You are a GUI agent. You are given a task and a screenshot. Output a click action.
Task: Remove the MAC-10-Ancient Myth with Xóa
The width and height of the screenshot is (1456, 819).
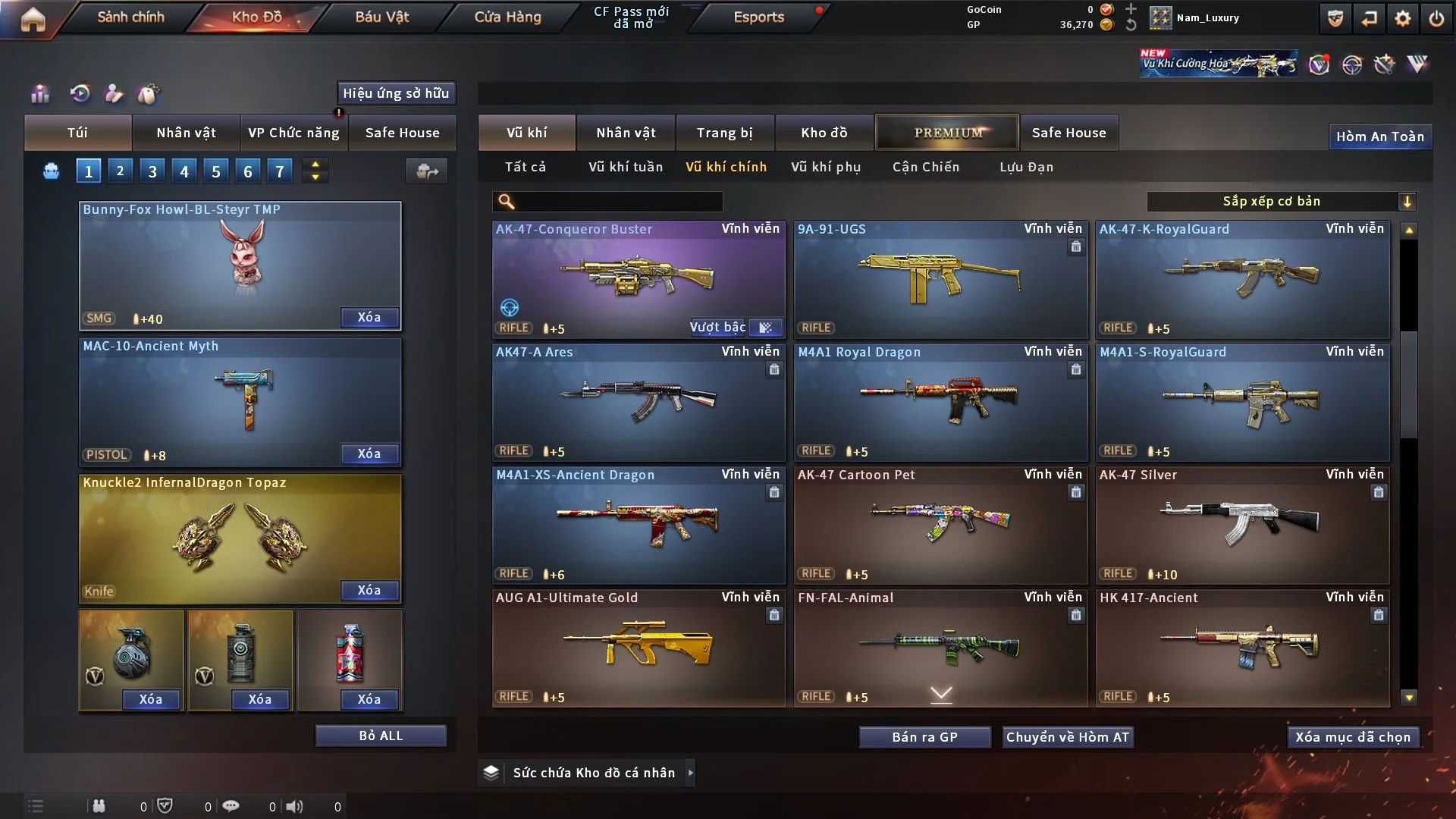point(369,453)
